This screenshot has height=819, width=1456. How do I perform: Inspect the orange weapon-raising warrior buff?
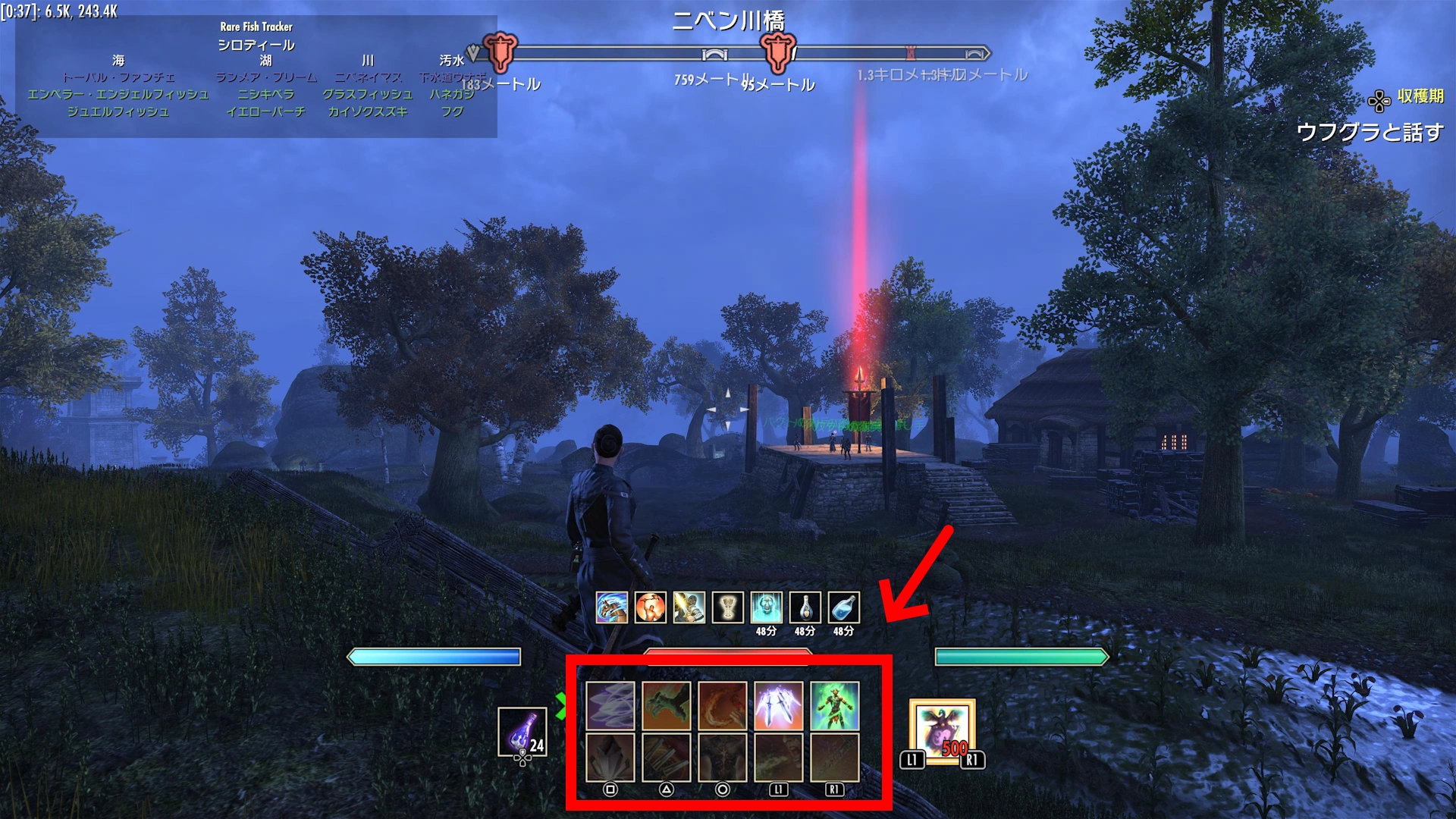click(x=651, y=607)
